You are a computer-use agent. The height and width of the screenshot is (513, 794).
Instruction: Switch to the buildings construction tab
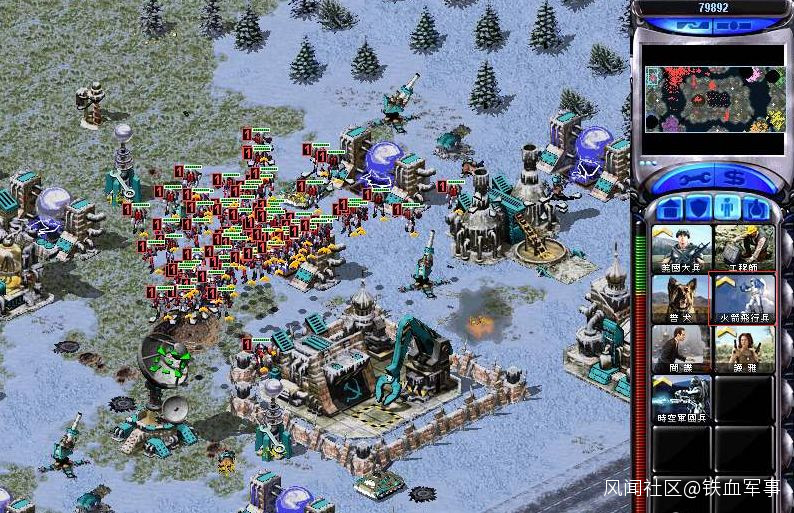tap(672, 208)
